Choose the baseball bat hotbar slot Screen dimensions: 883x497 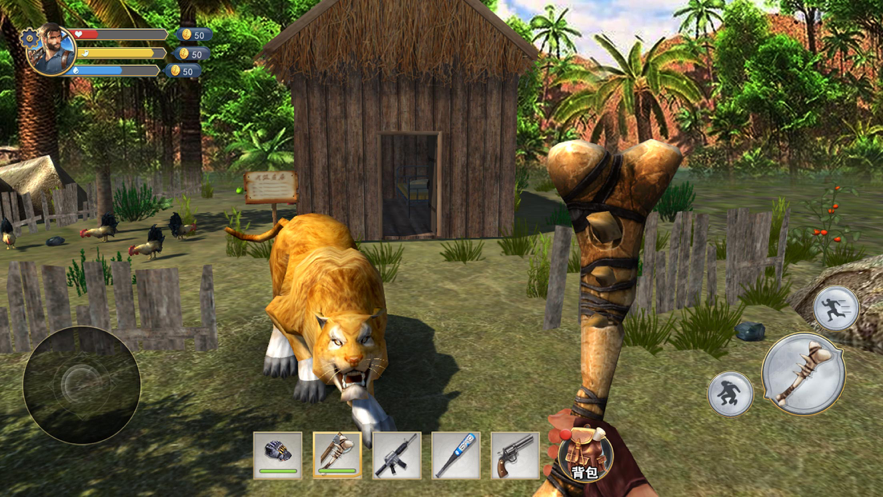pos(456,455)
